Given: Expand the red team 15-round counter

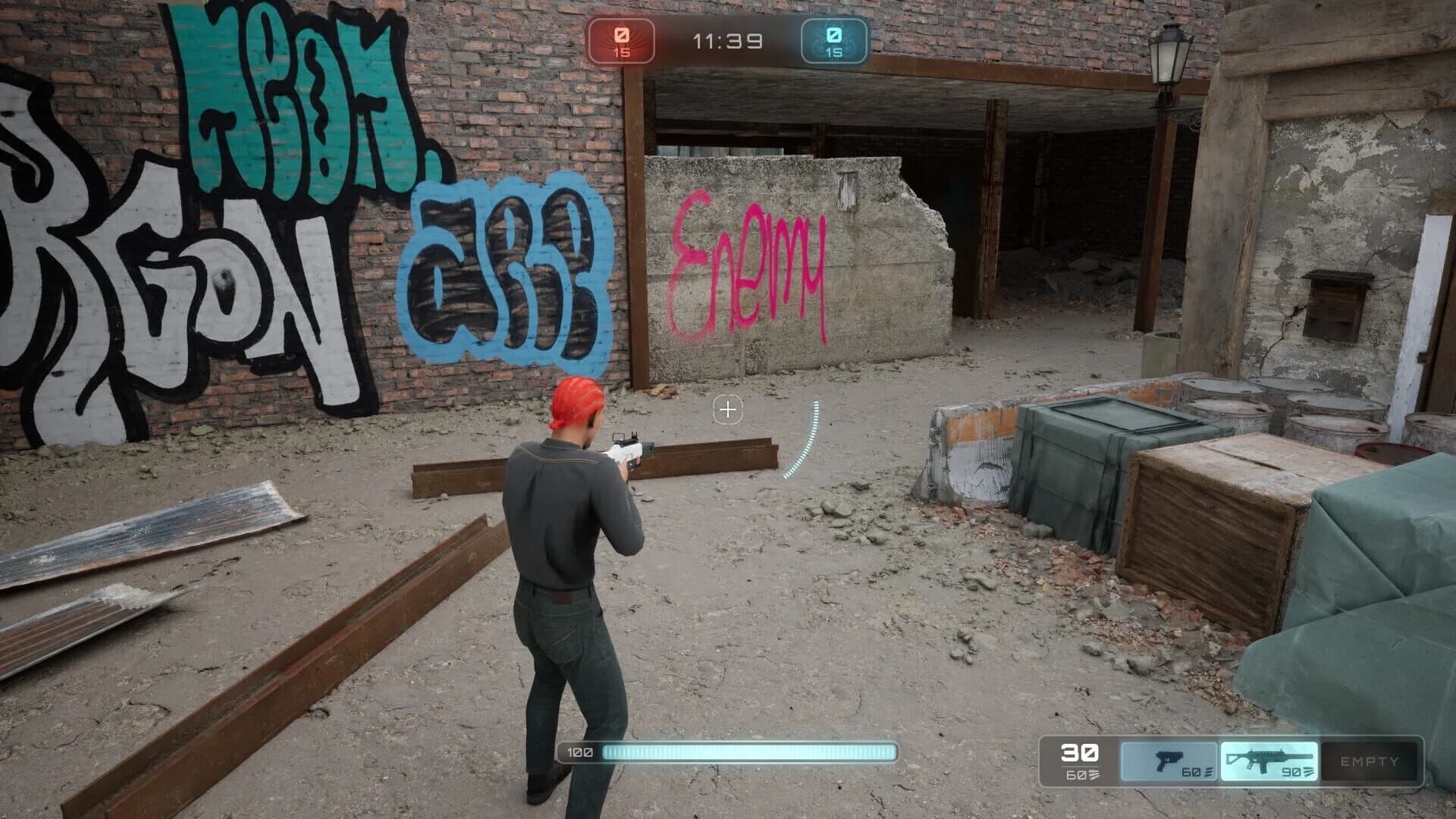Looking at the screenshot, I should point(622,54).
